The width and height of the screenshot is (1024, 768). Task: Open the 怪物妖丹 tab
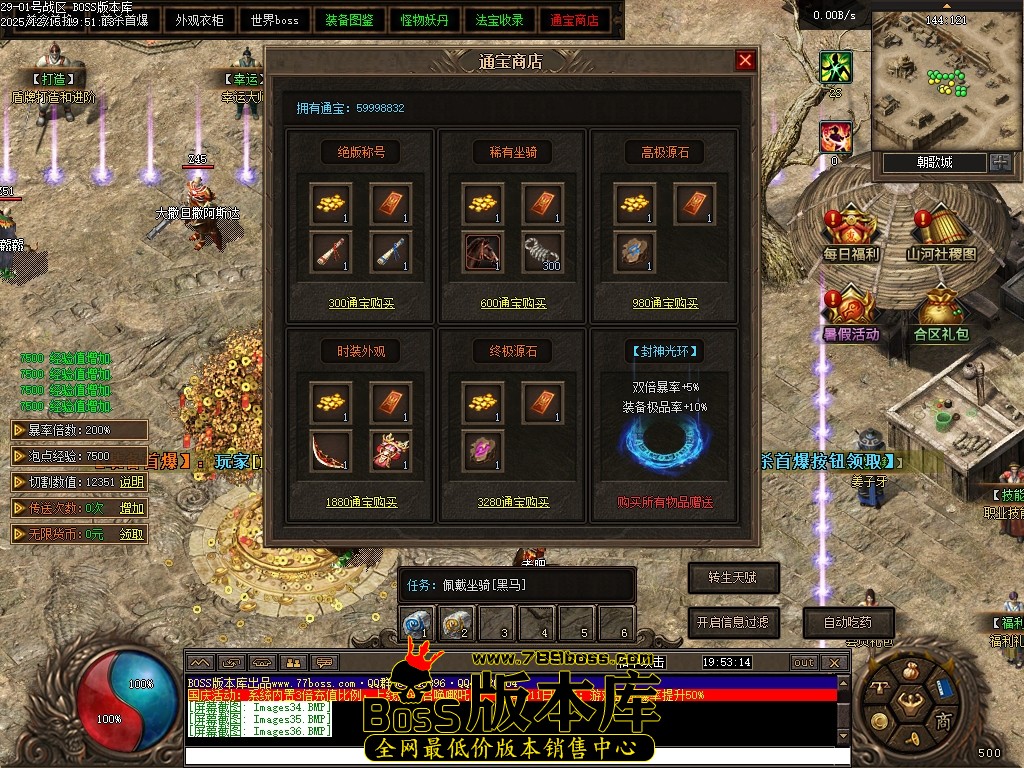click(425, 20)
